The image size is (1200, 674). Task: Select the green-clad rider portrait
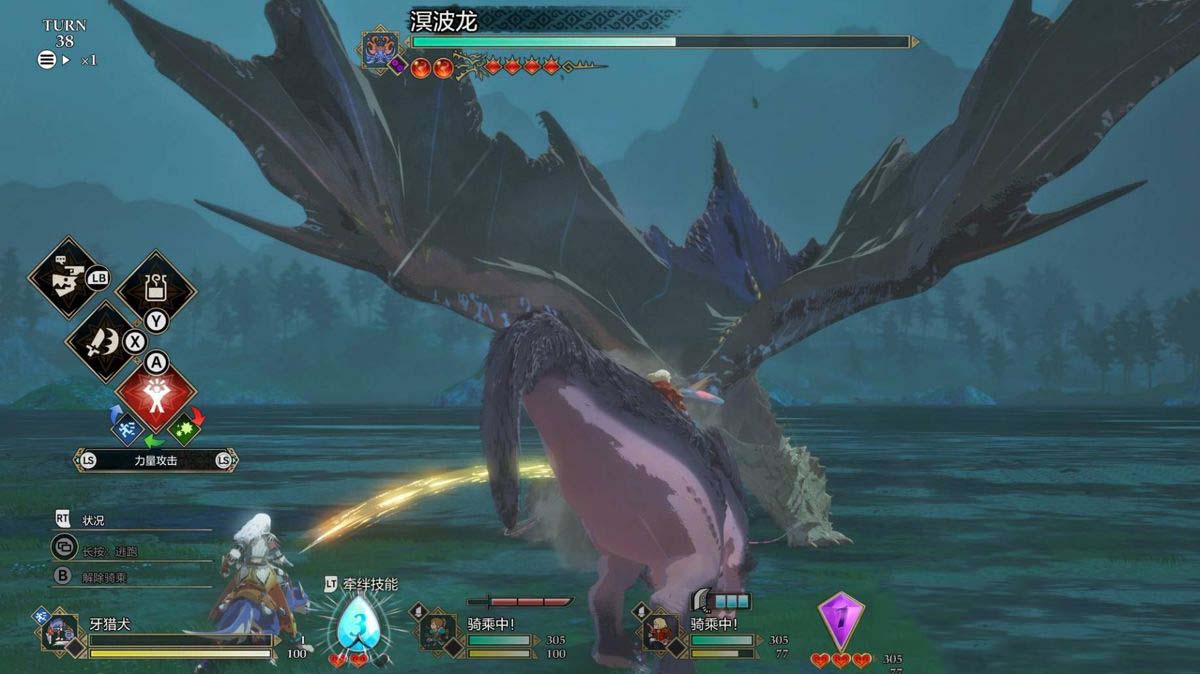437,632
